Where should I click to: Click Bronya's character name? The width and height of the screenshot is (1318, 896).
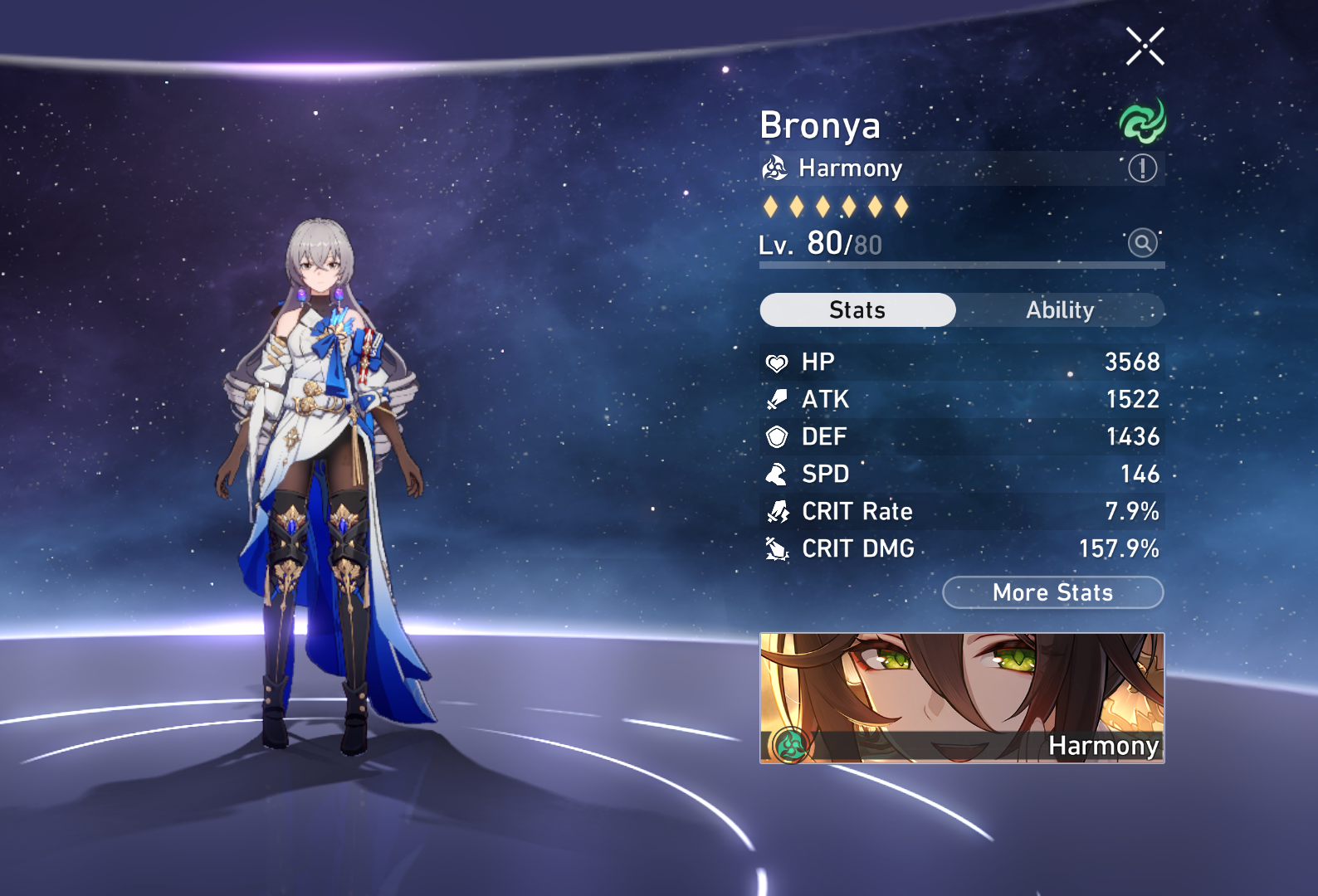820,126
